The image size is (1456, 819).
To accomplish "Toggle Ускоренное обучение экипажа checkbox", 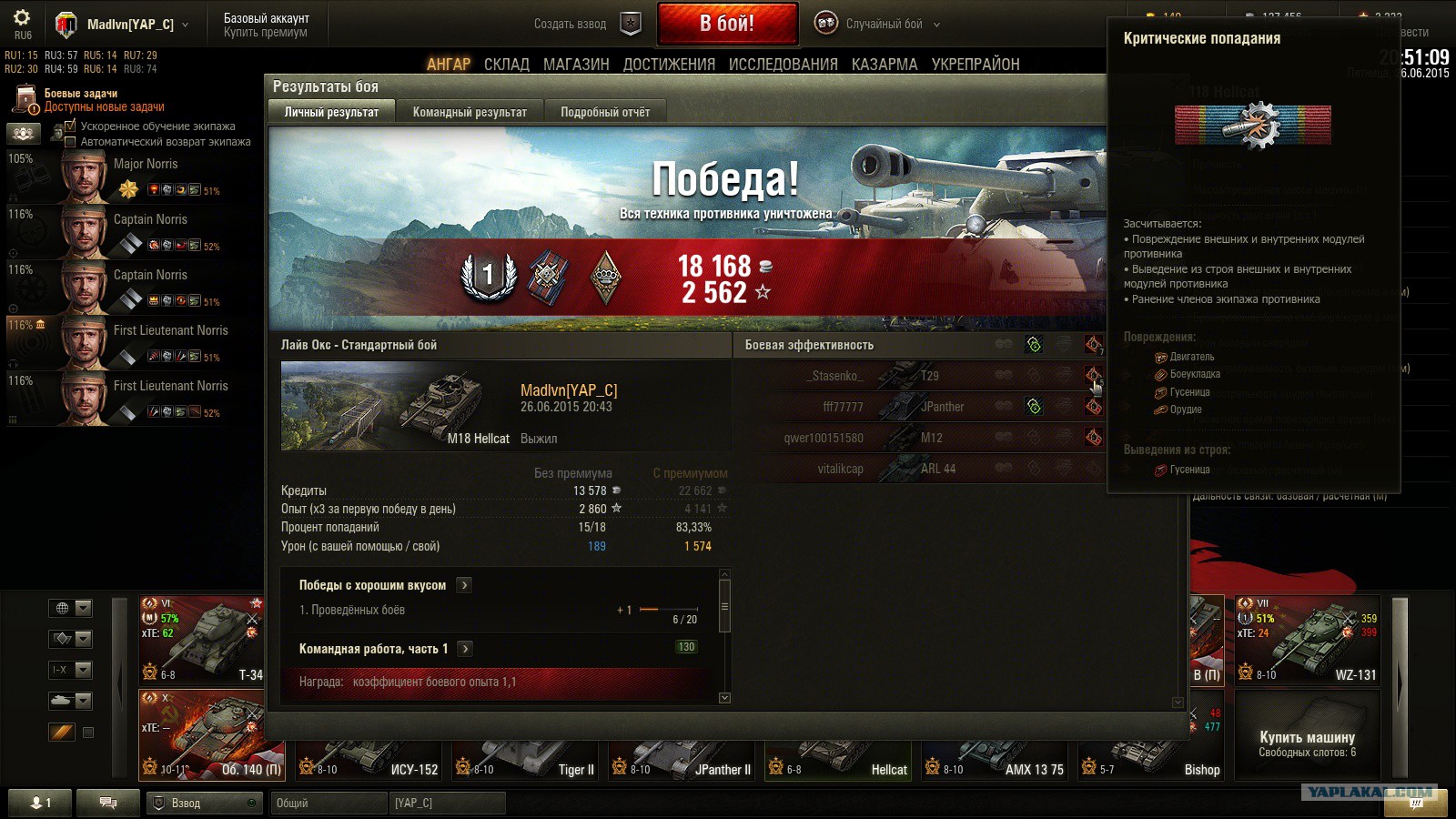I will click(70, 126).
